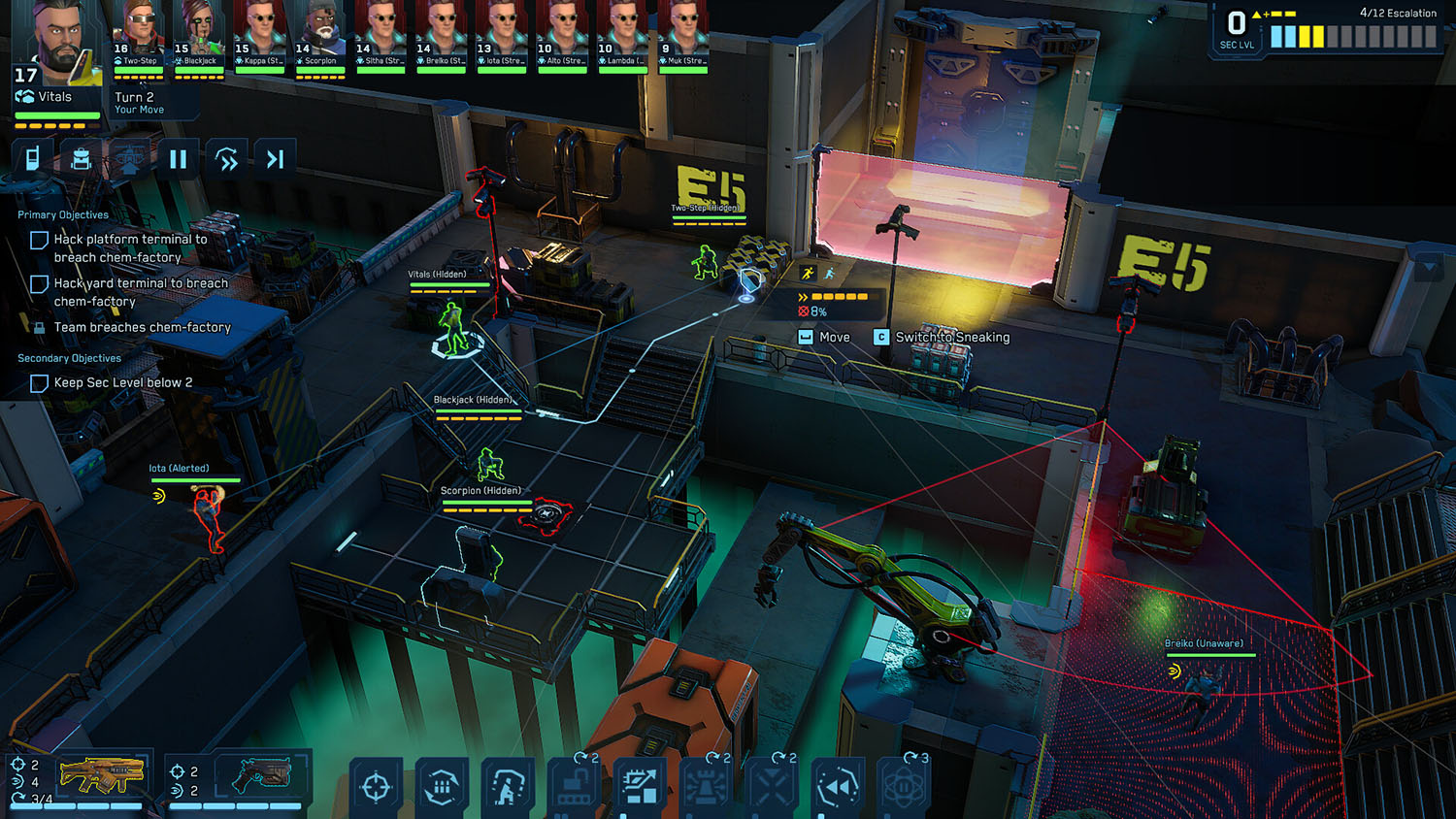Activate the fast-forward turn icon

click(227, 157)
